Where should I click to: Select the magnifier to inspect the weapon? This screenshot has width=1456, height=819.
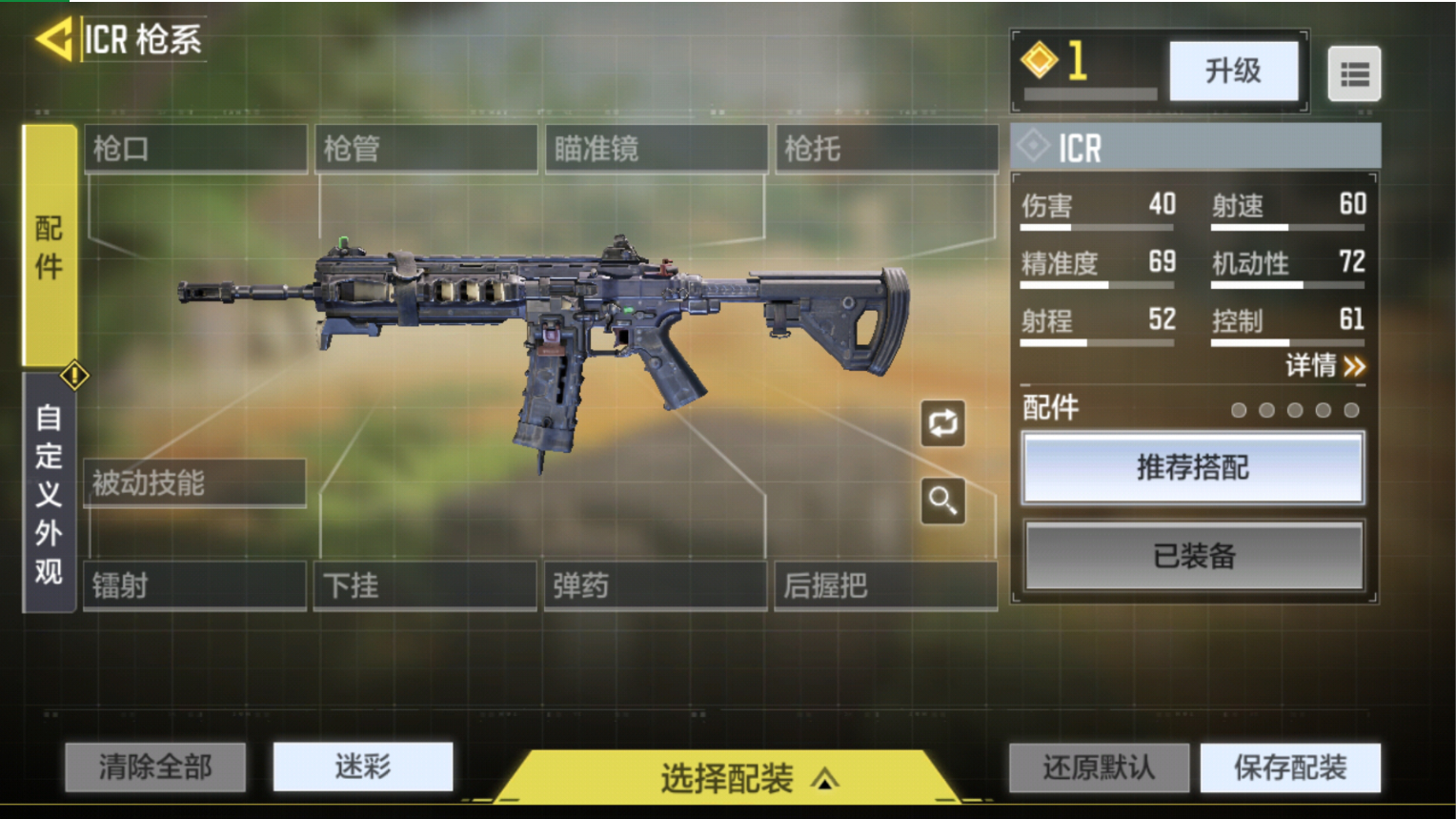click(x=941, y=500)
